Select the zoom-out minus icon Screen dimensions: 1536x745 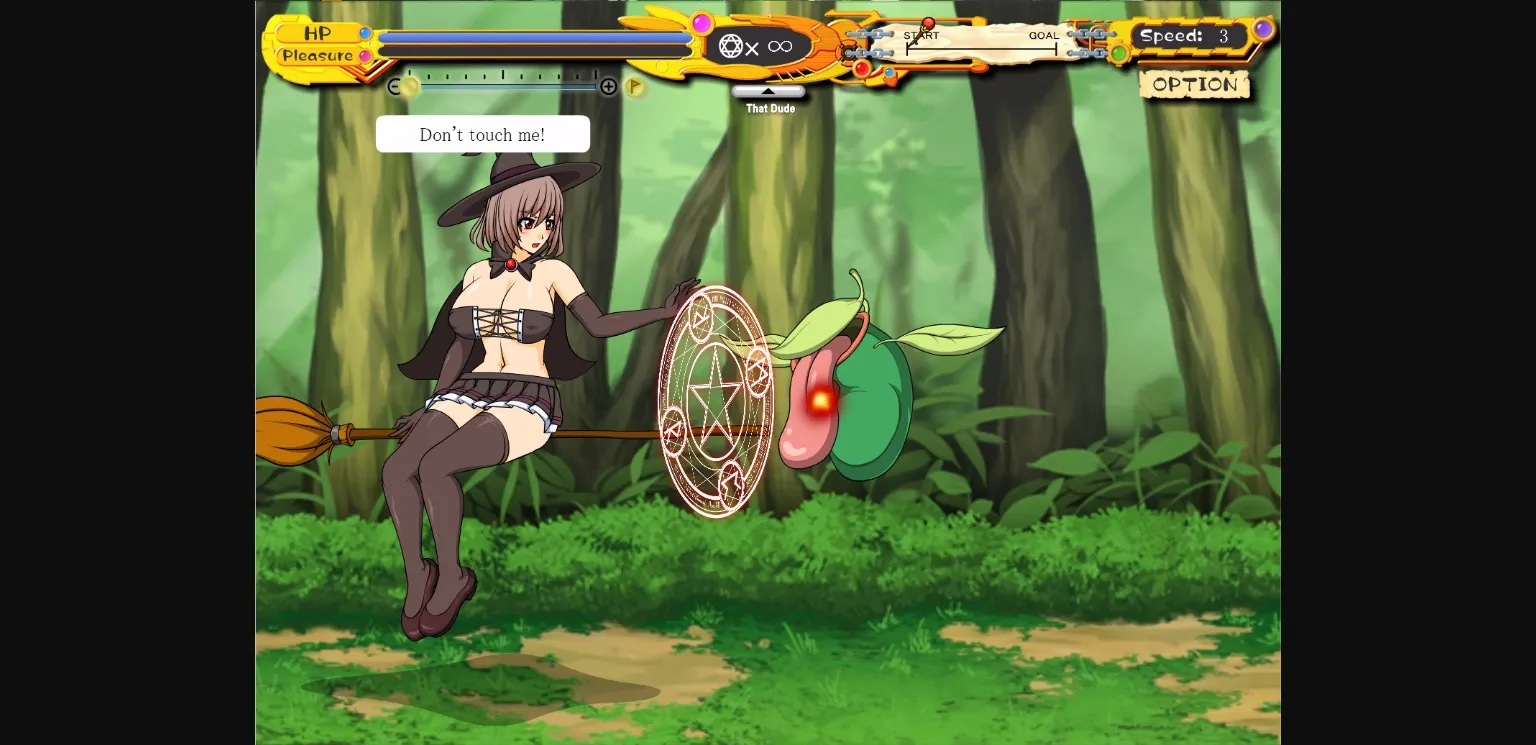tap(394, 86)
